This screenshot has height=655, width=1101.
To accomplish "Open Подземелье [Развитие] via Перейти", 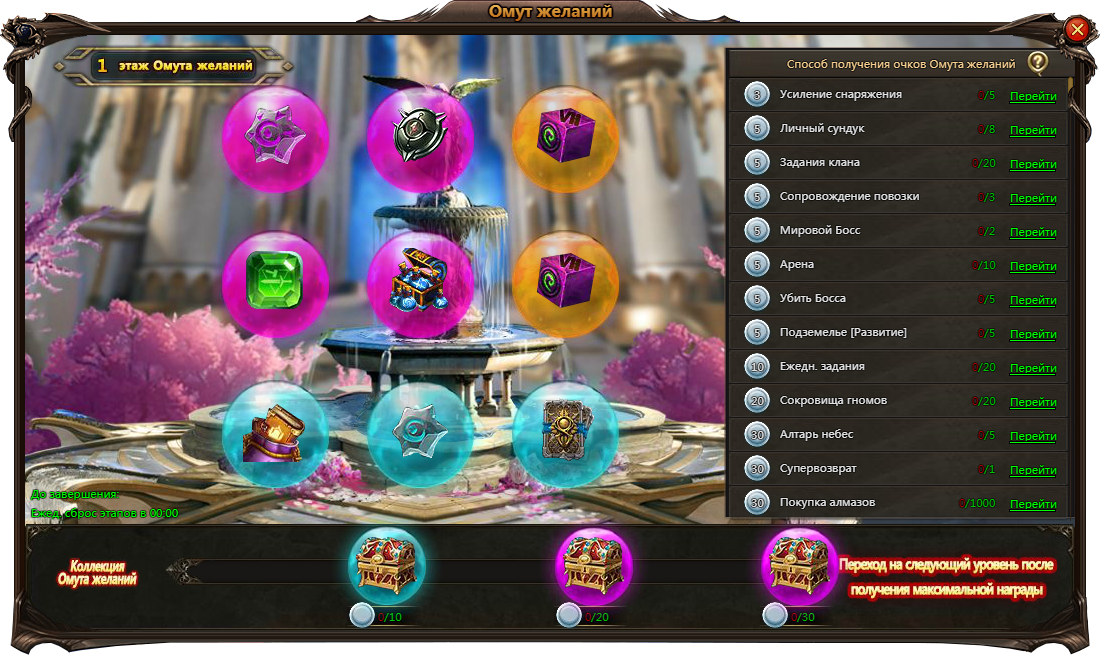I will point(1033,335).
